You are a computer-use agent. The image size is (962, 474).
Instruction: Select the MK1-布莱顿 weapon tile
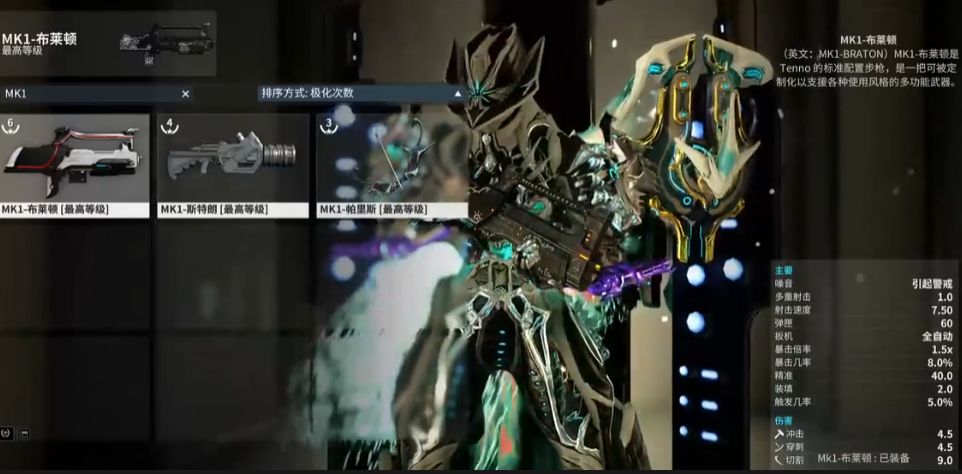pyautogui.click(x=75, y=165)
